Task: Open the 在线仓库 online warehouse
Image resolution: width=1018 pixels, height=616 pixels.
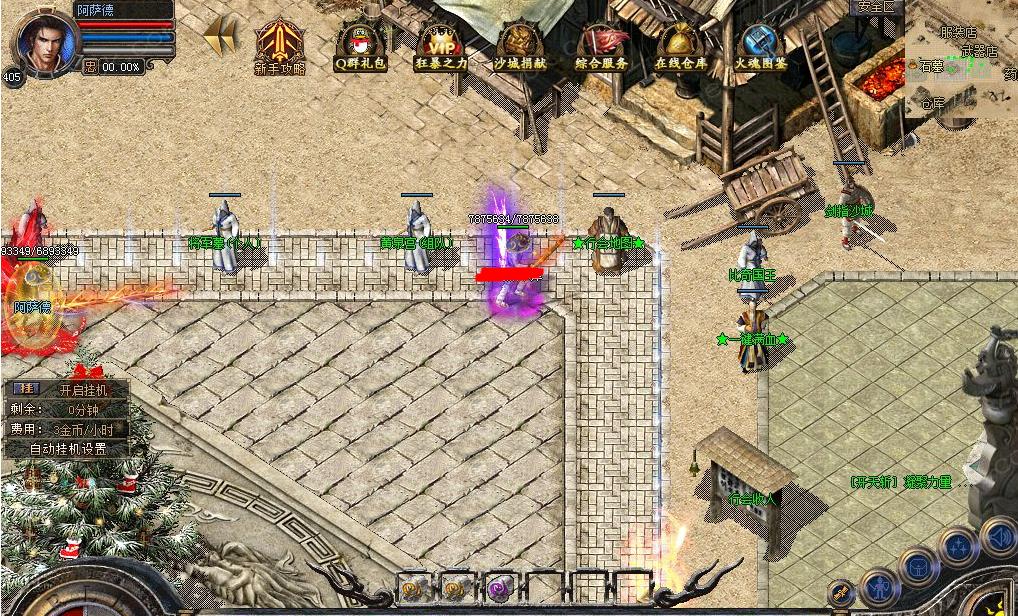Action: pyautogui.click(x=681, y=45)
